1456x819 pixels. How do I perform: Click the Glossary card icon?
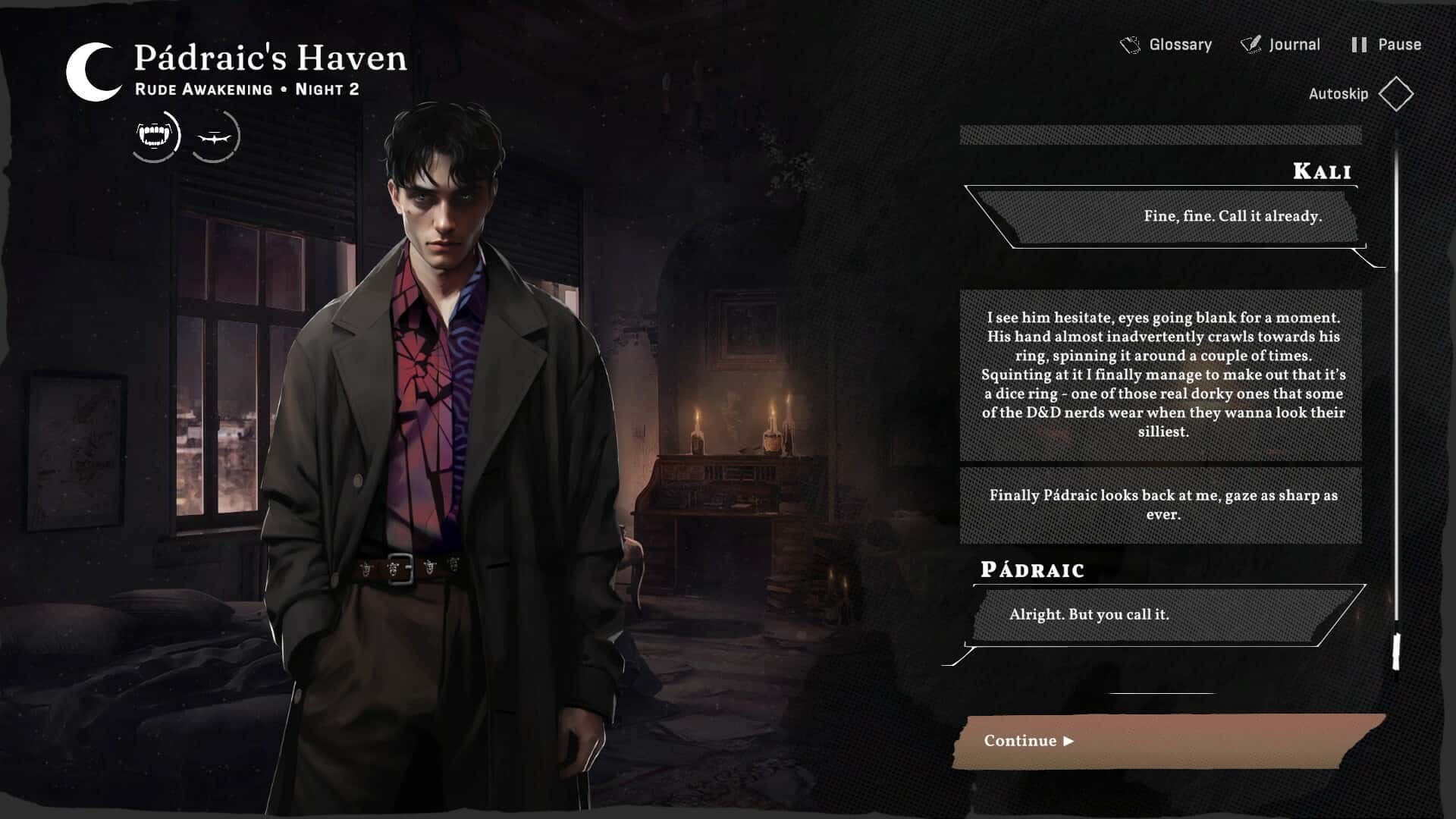pos(1130,44)
